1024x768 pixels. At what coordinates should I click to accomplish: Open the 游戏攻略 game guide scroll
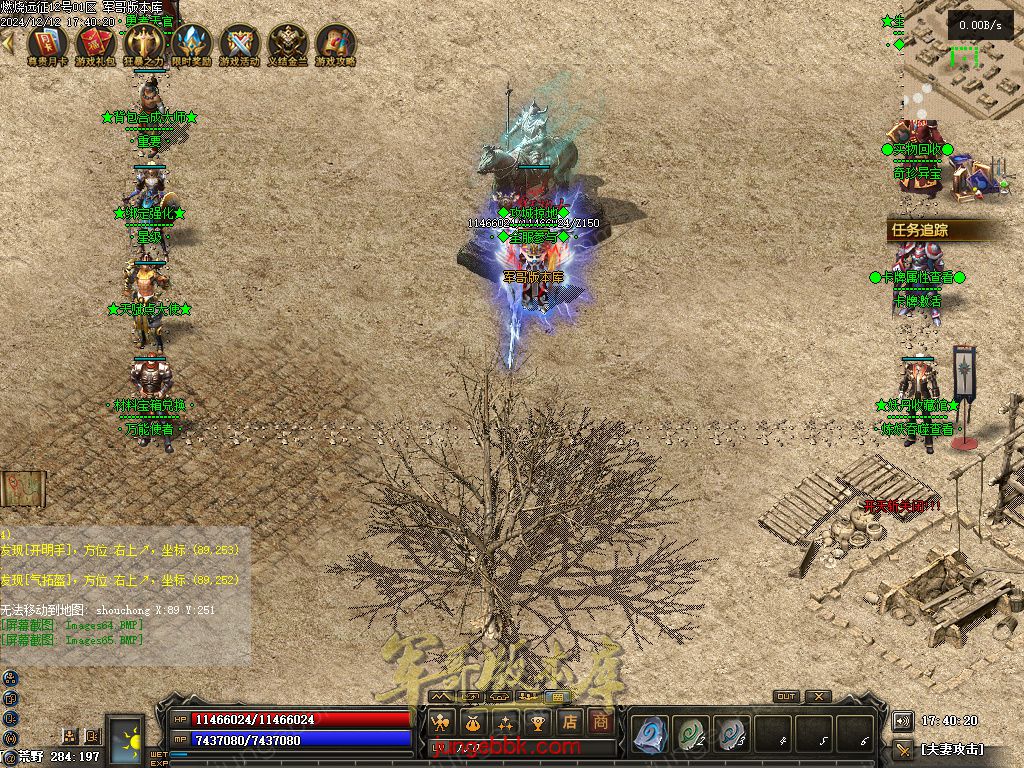[x=335, y=43]
